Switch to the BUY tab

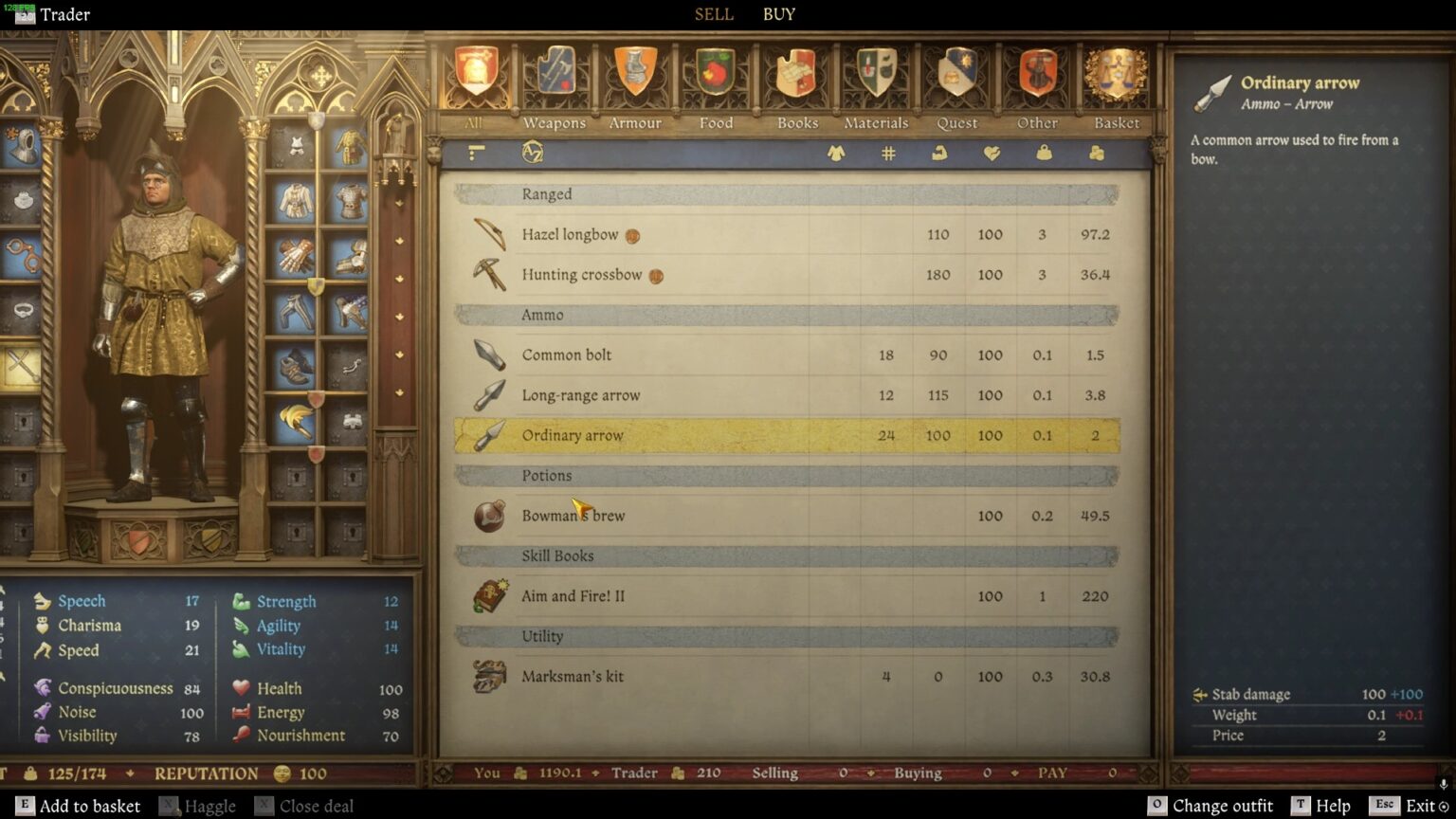pyautogui.click(x=777, y=14)
